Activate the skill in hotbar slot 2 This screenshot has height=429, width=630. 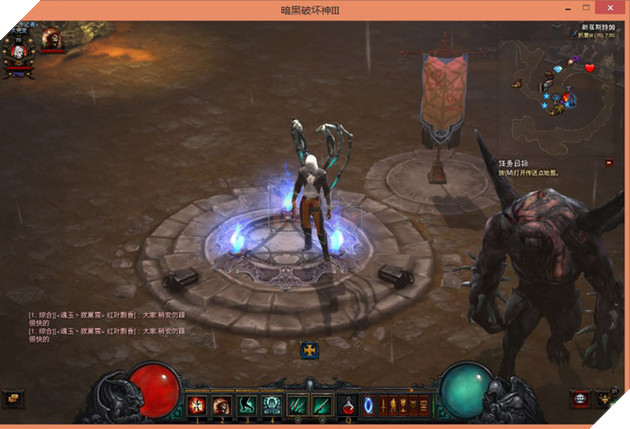[x=221, y=405]
